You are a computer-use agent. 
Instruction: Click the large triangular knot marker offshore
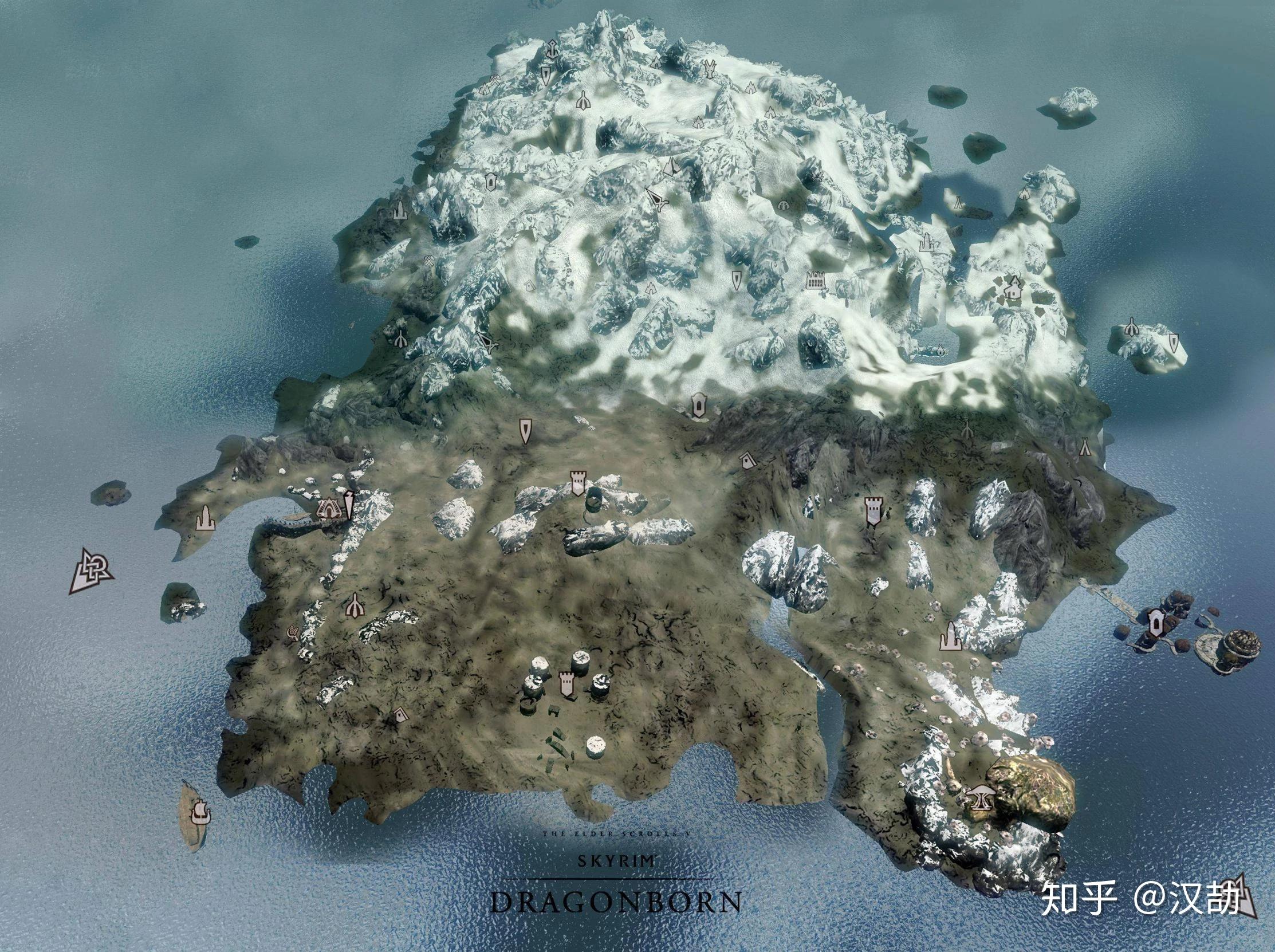90,570
